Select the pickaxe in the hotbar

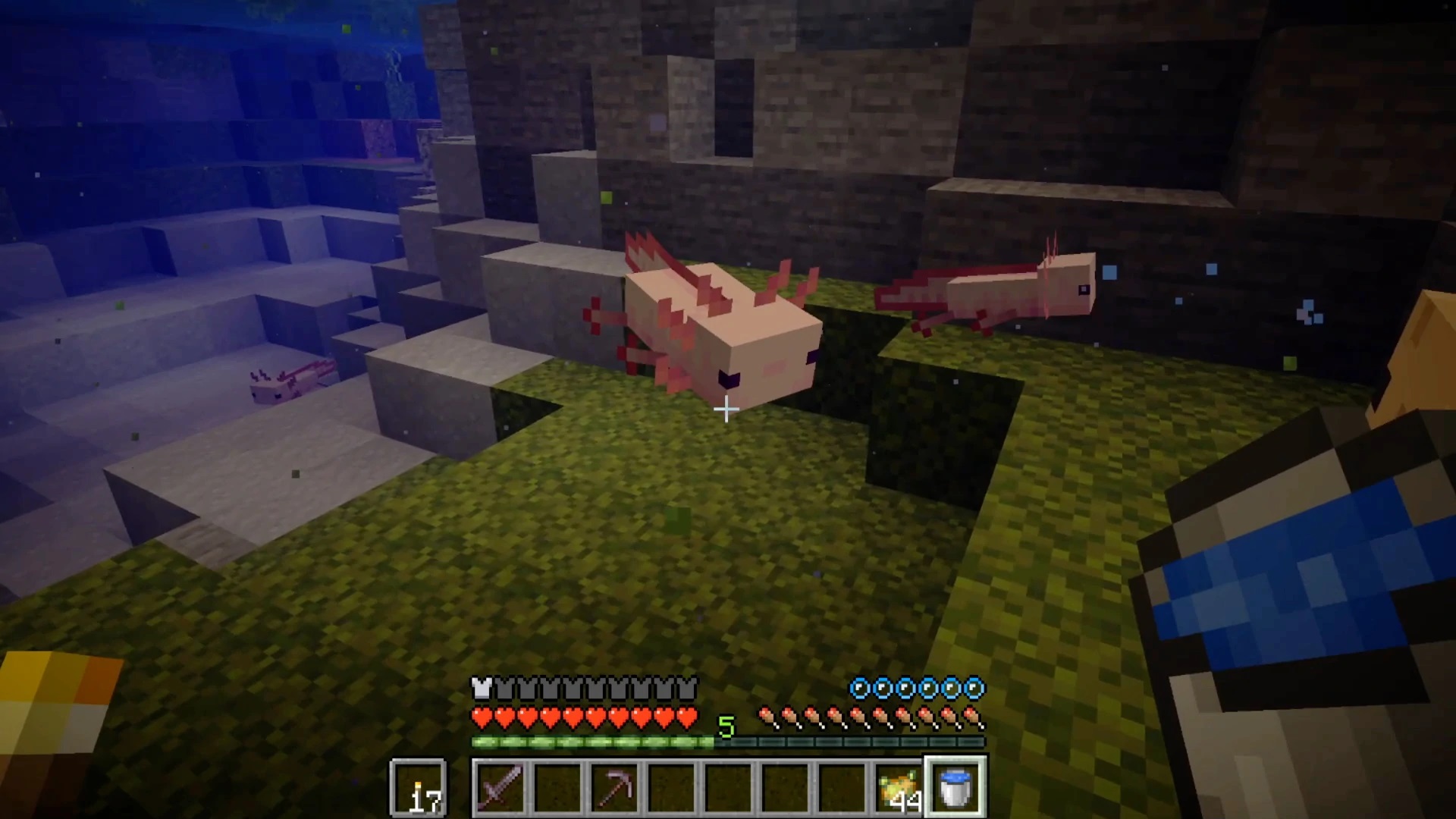click(x=614, y=789)
